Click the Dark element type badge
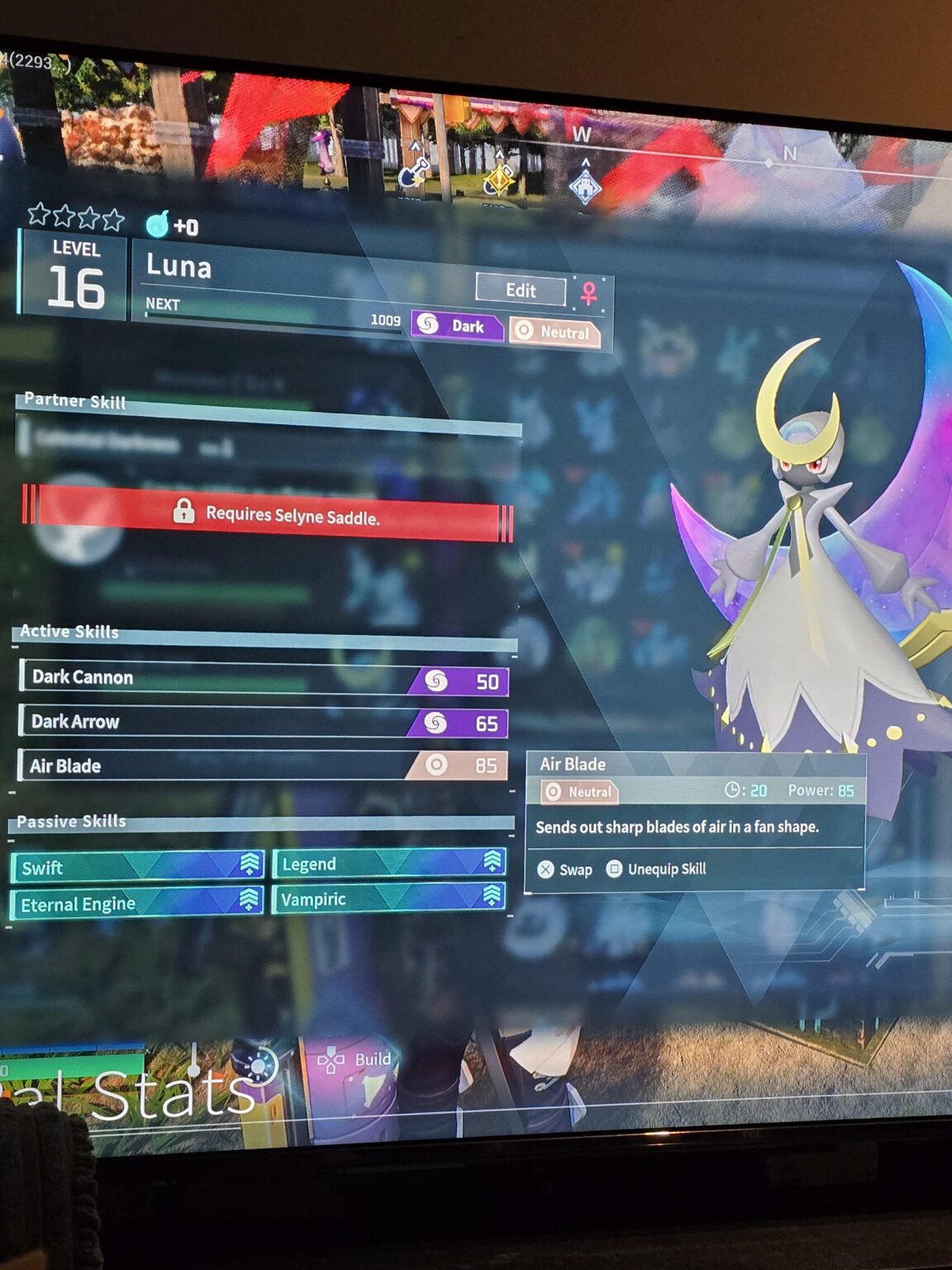 [x=457, y=326]
